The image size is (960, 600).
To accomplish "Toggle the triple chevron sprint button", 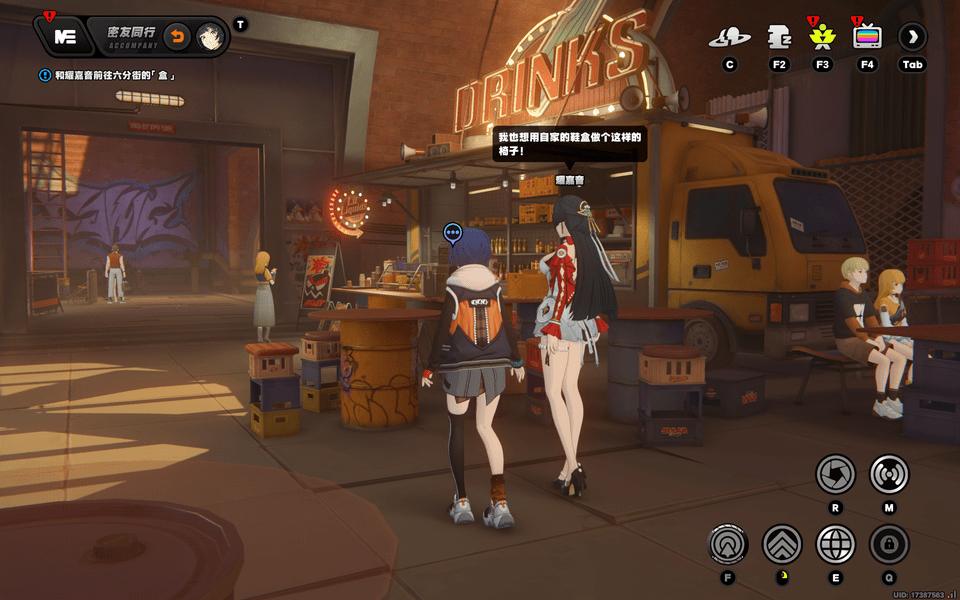I will point(782,545).
